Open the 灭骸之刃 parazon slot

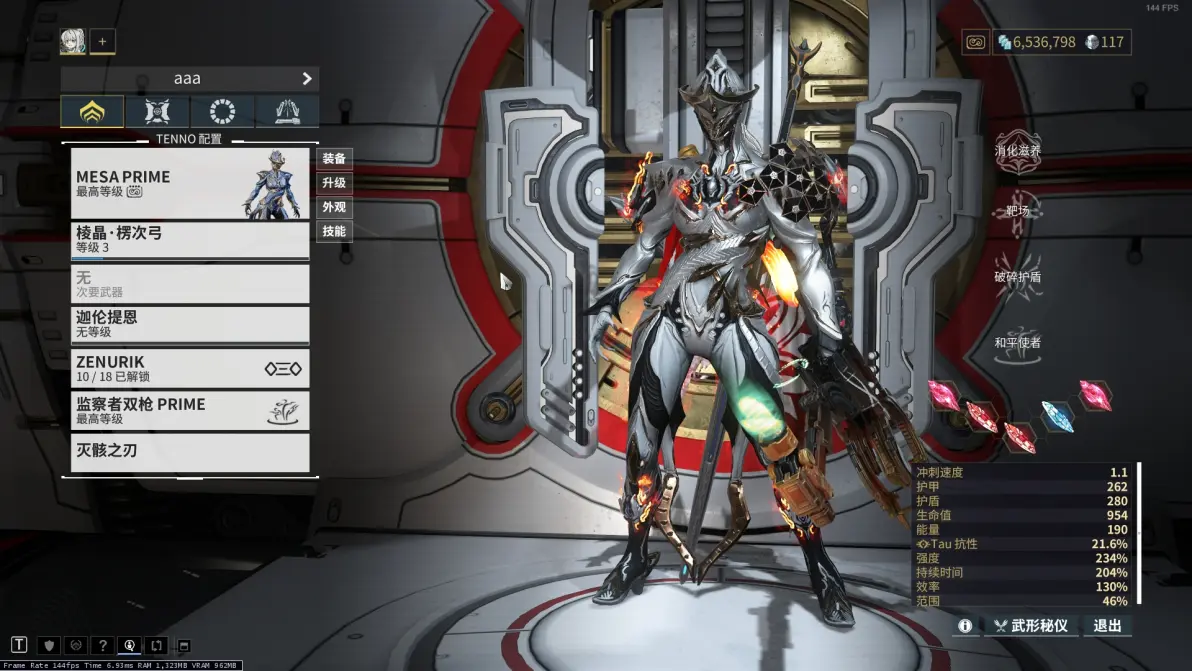point(190,452)
